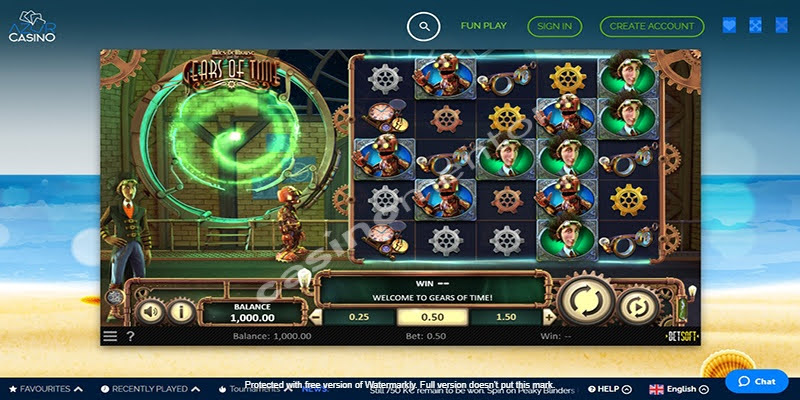The image size is (800, 400).
Task: Open the paytable info button
Action: (x=181, y=311)
